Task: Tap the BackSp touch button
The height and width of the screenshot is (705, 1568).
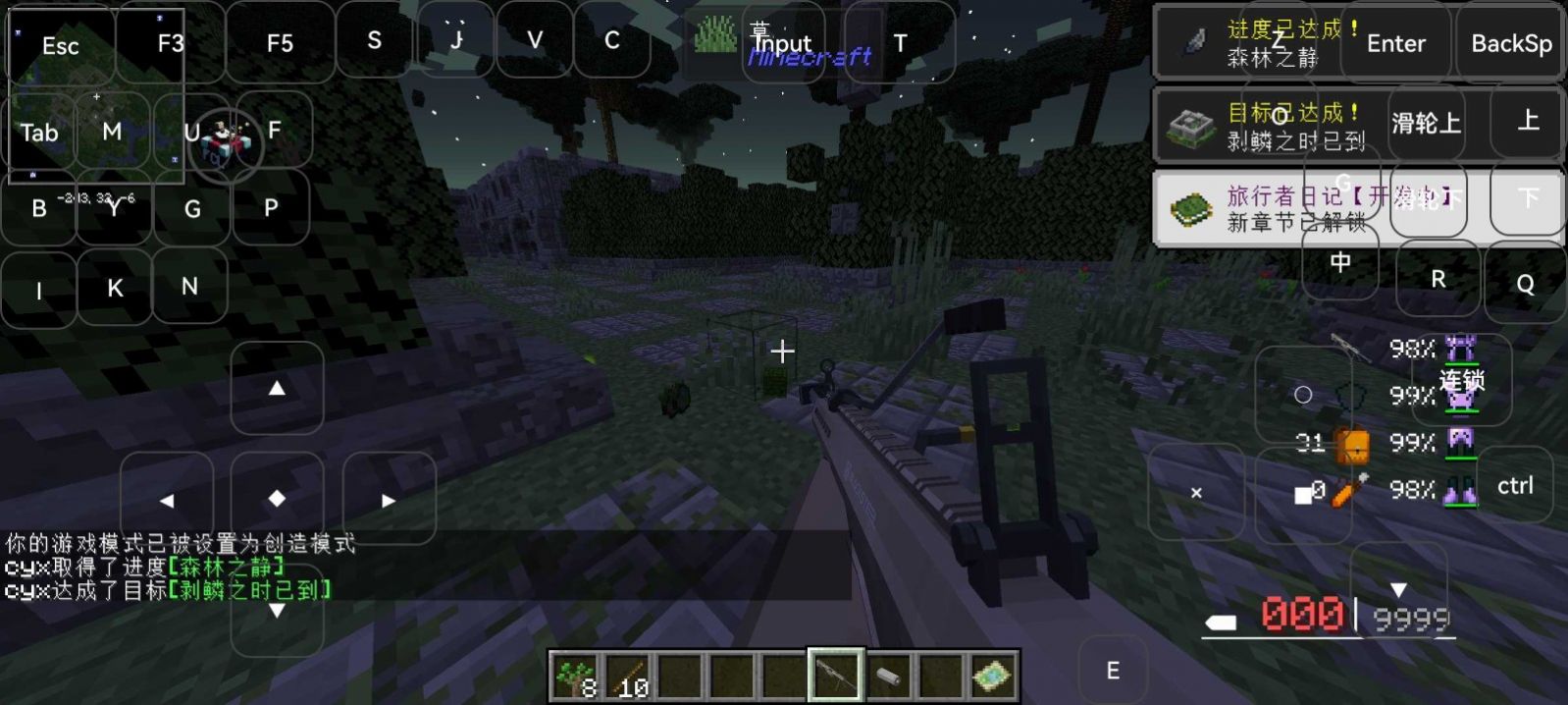Action: pos(1511,43)
